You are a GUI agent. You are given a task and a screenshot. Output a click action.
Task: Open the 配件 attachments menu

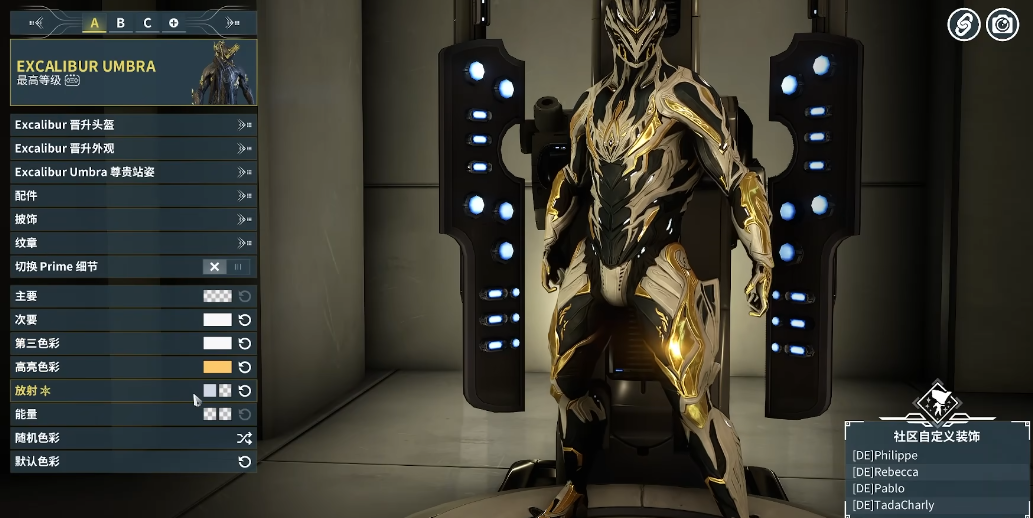tap(132, 196)
